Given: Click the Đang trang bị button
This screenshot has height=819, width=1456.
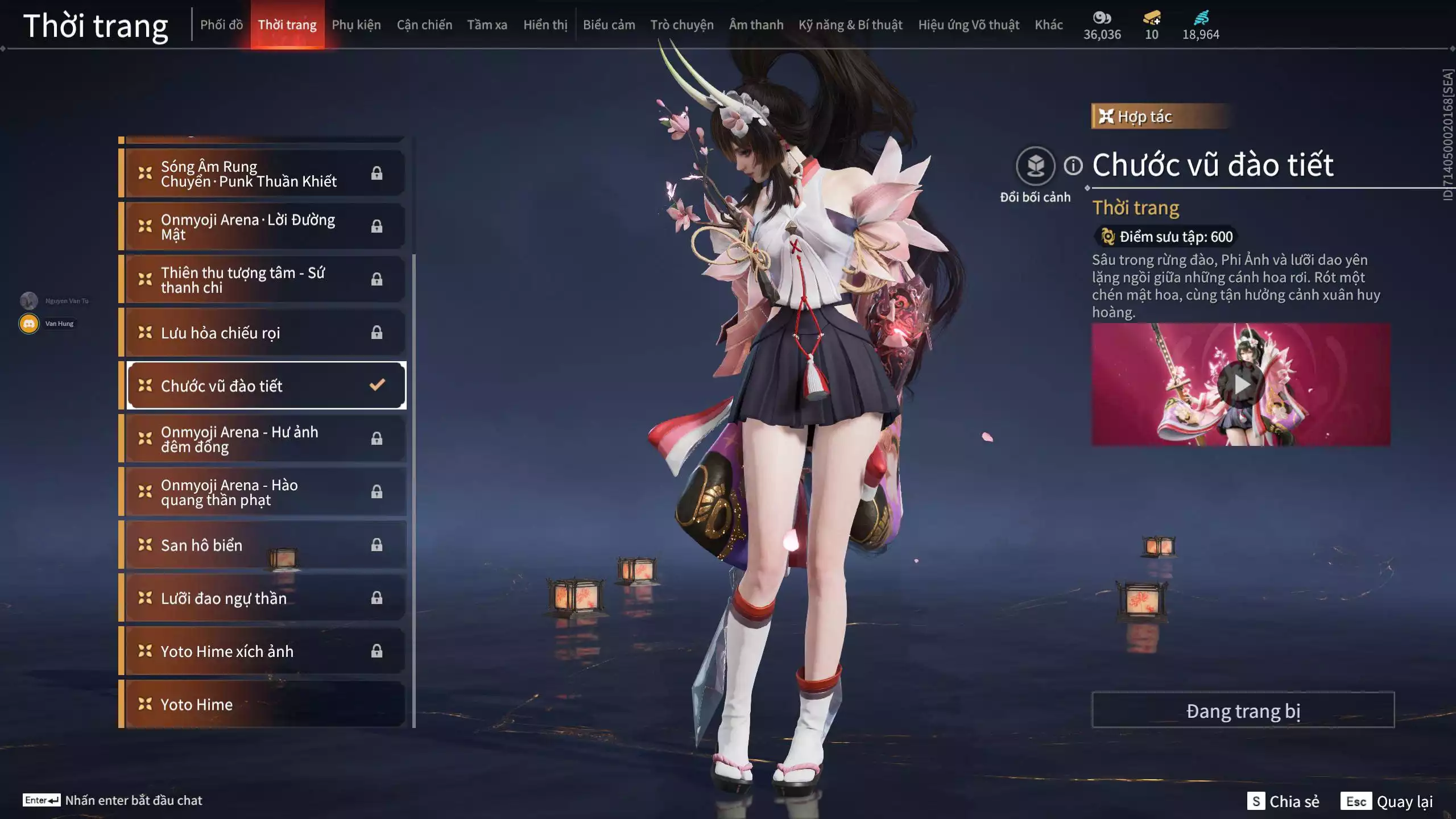Looking at the screenshot, I should pyautogui.click(x=1243, y=710).
